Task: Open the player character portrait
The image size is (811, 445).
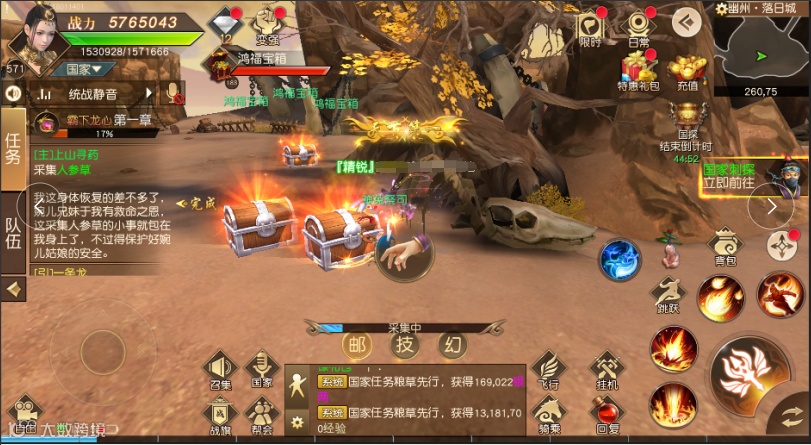Action: [x=32, y=35]
